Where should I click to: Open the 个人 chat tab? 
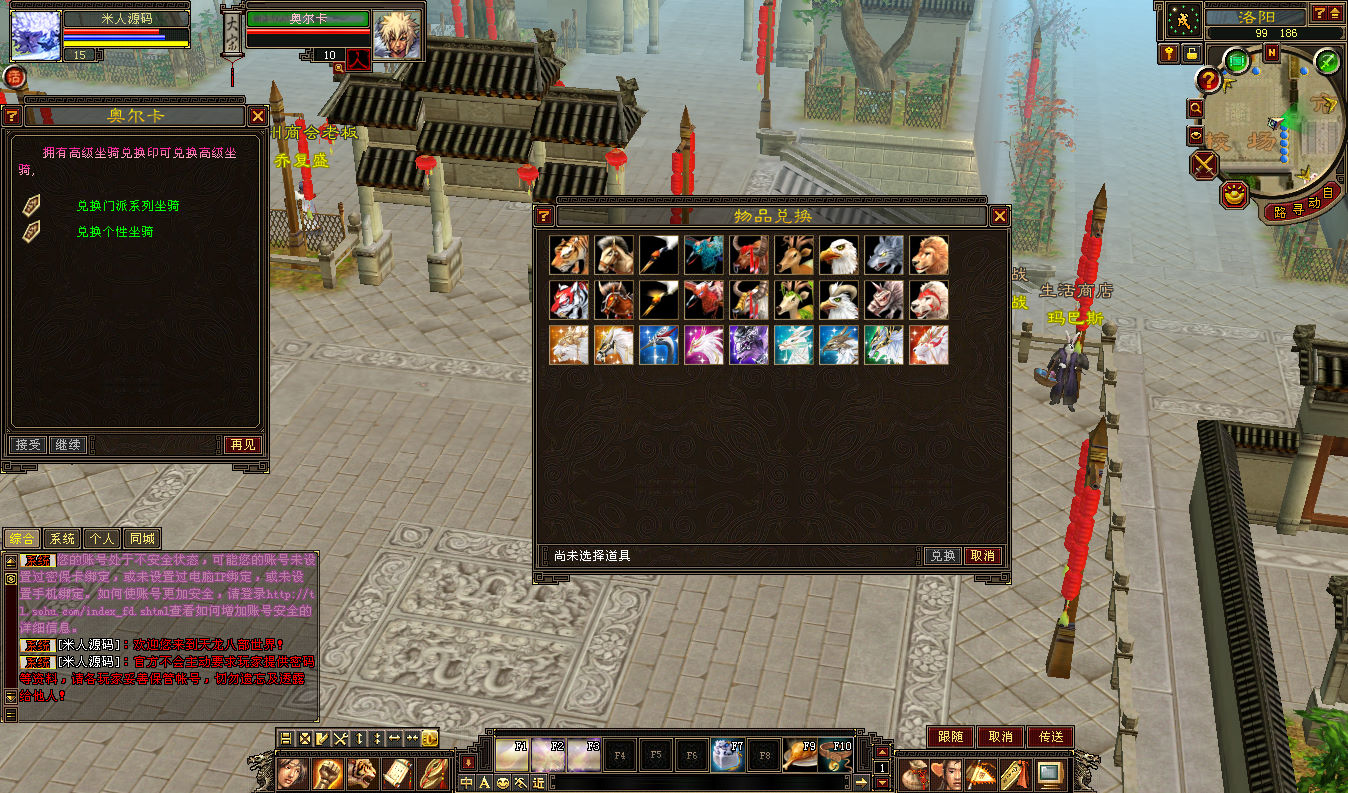point(101,539)
